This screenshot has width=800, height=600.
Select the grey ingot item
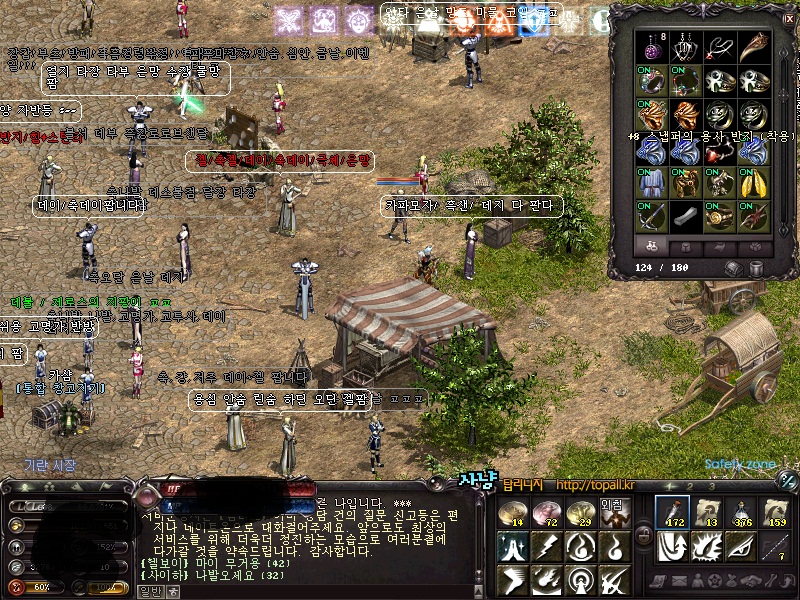(x=687, y=215)
